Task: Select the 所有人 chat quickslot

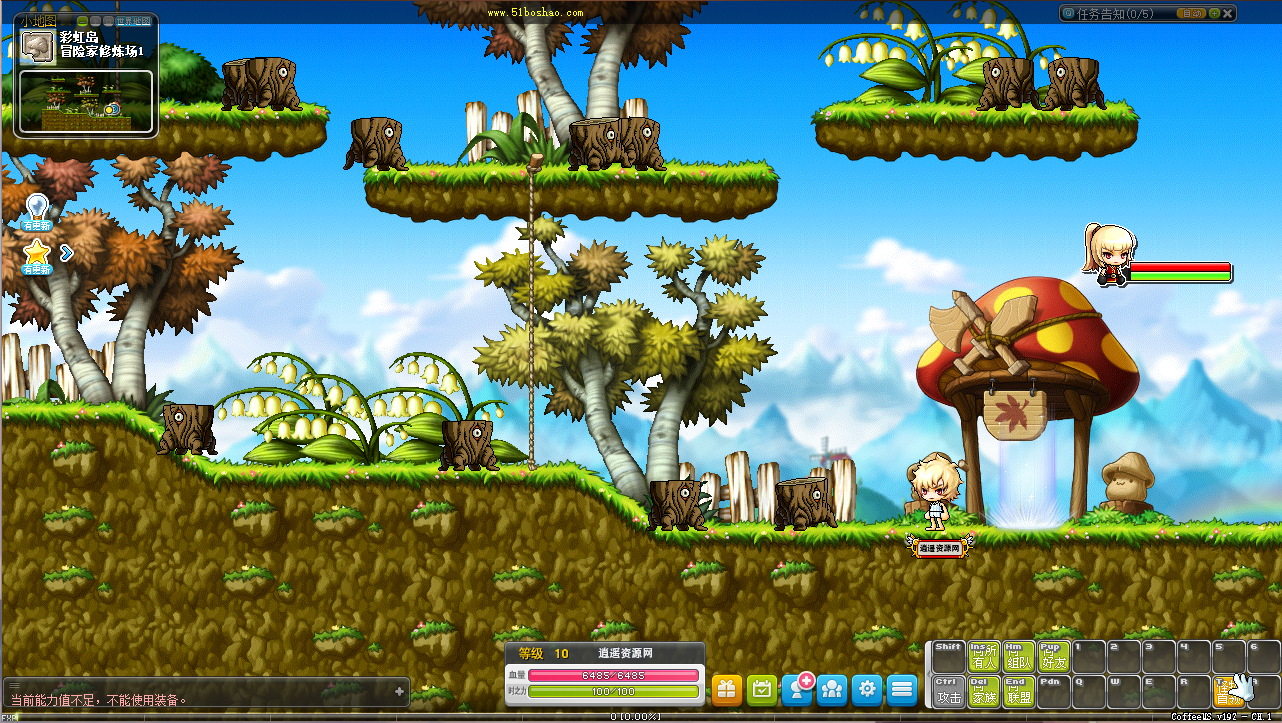Action: (x=984, y=657)
